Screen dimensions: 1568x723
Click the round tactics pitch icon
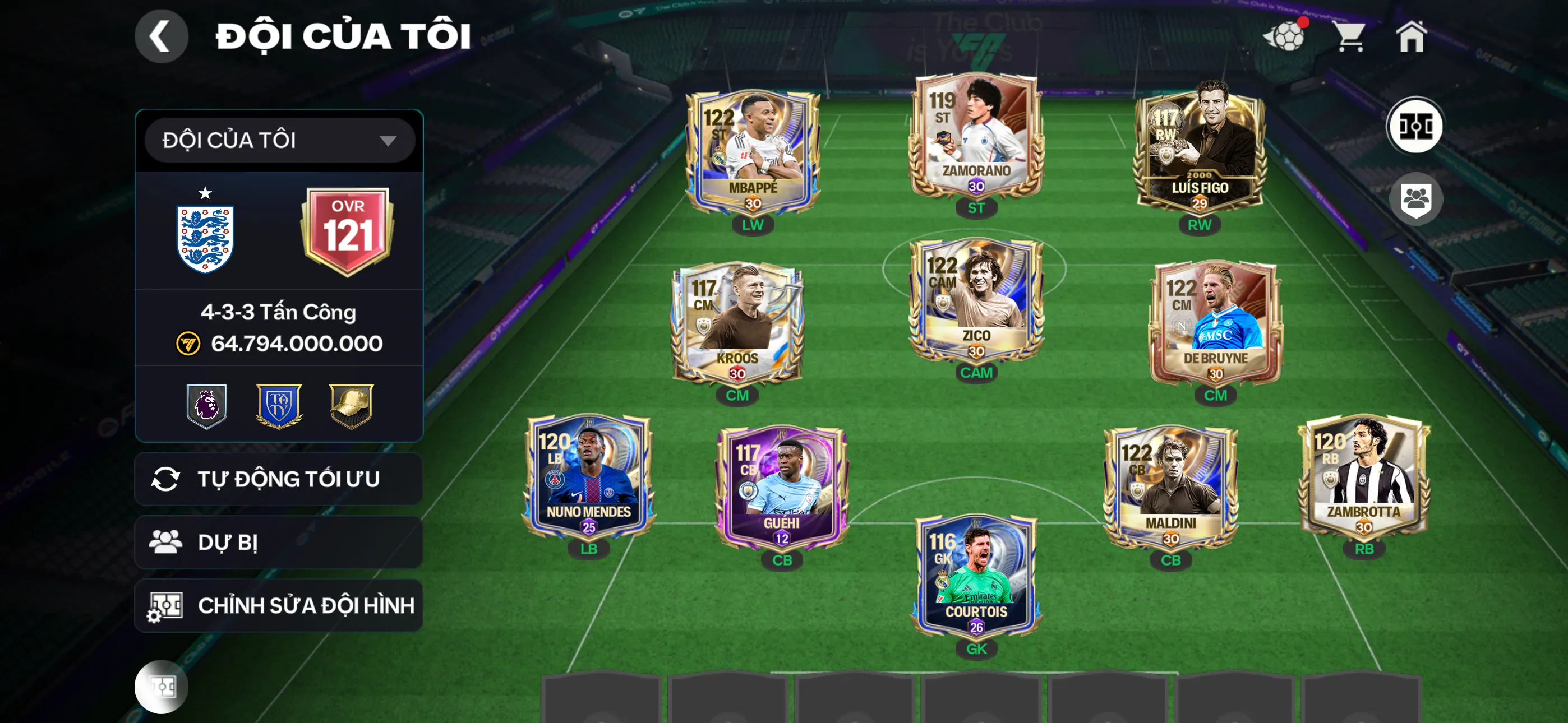1414,127
